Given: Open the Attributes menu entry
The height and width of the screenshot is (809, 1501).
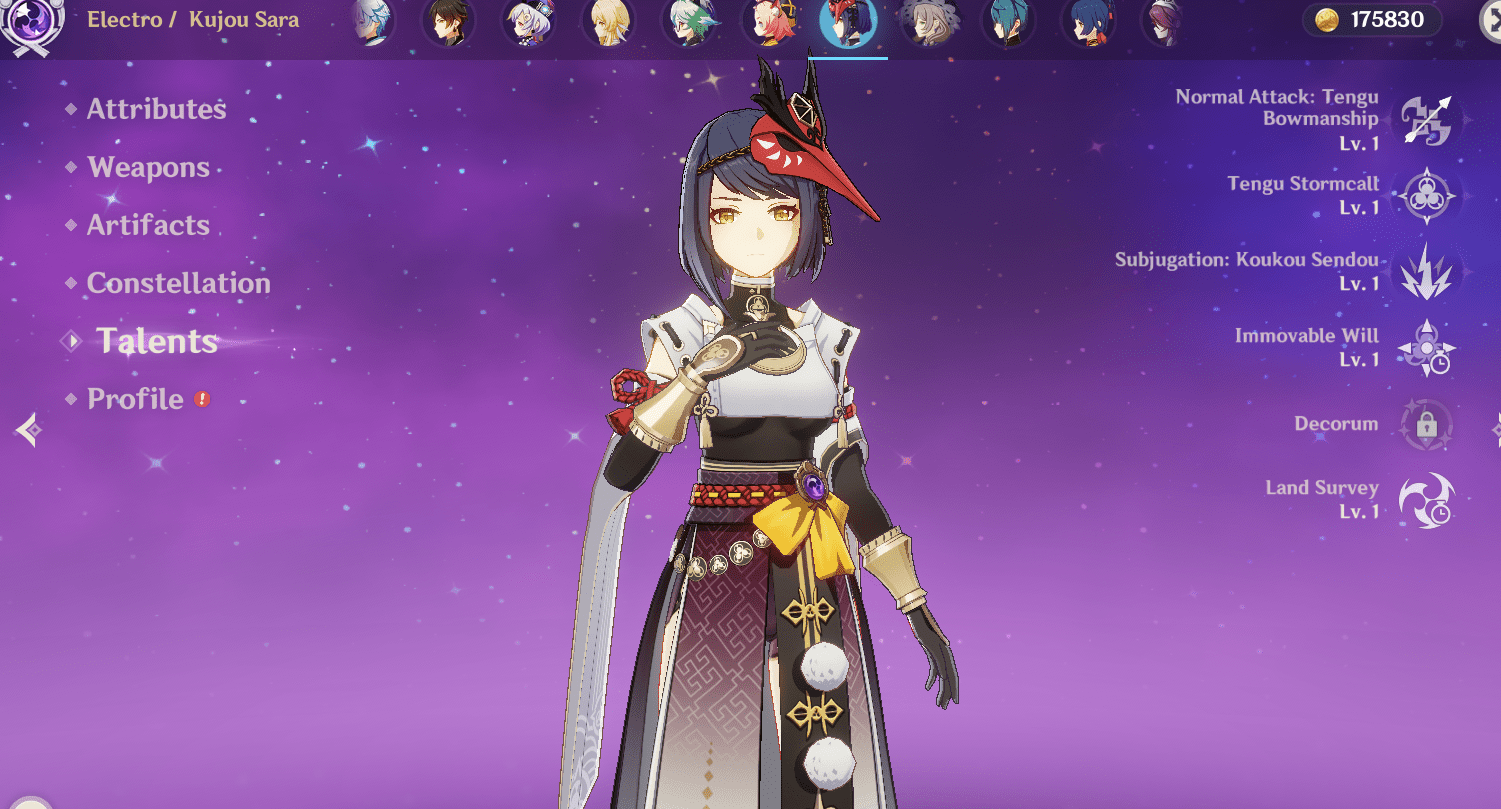Looking at the screenshot, I should click(x=156, y=109).
